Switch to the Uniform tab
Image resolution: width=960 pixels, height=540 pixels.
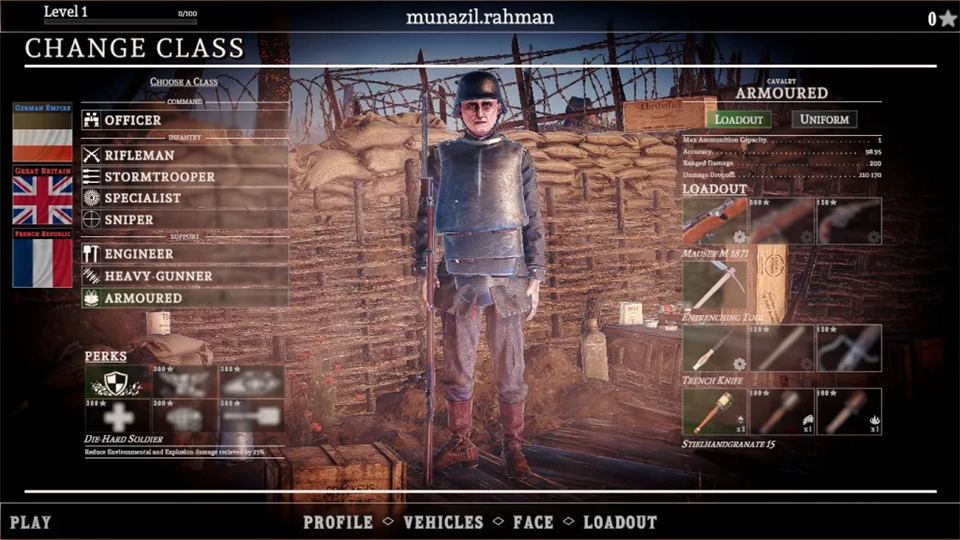[825, 119]
